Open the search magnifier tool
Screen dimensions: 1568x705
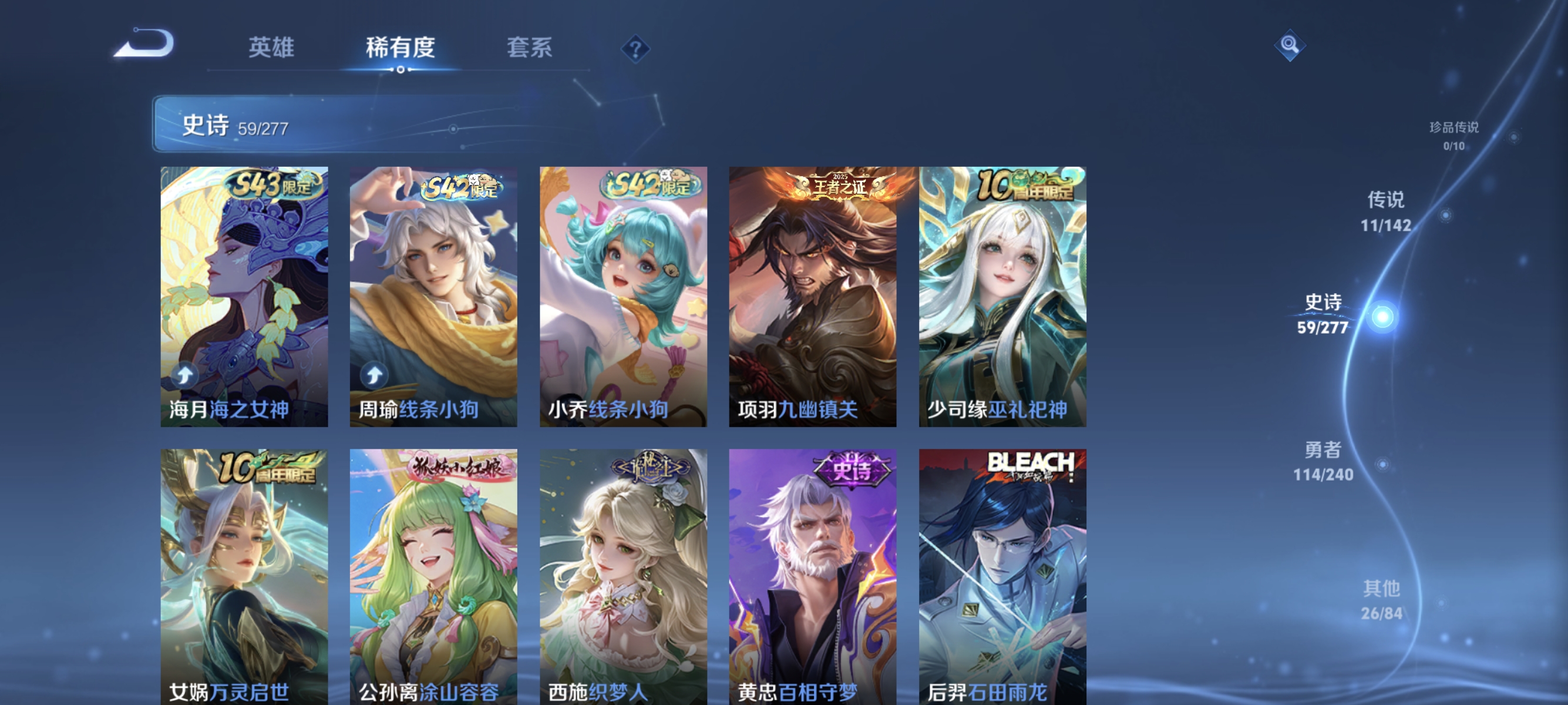pos(1290,45)
